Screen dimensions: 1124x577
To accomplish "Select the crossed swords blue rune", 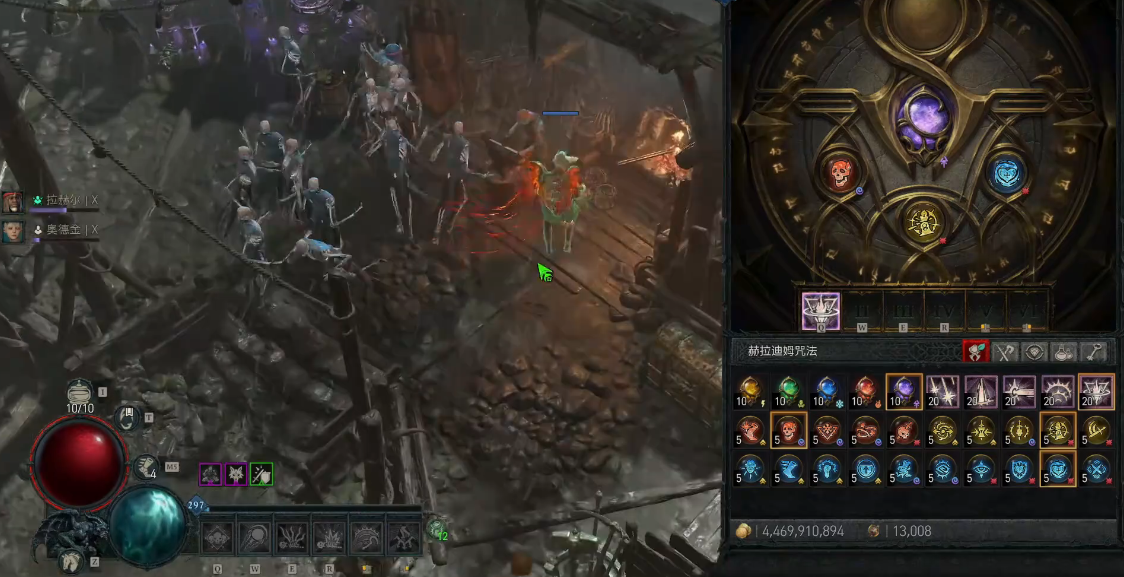I will point(1096,468).
